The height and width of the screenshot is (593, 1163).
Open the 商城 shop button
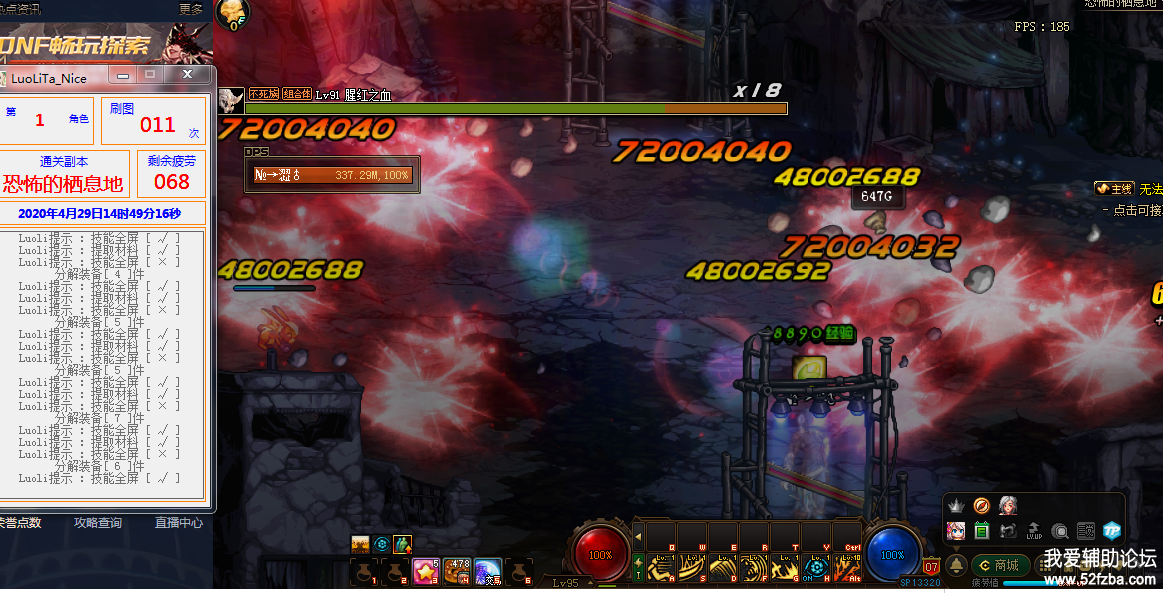pyautogui.click(x=1001, y=566)
